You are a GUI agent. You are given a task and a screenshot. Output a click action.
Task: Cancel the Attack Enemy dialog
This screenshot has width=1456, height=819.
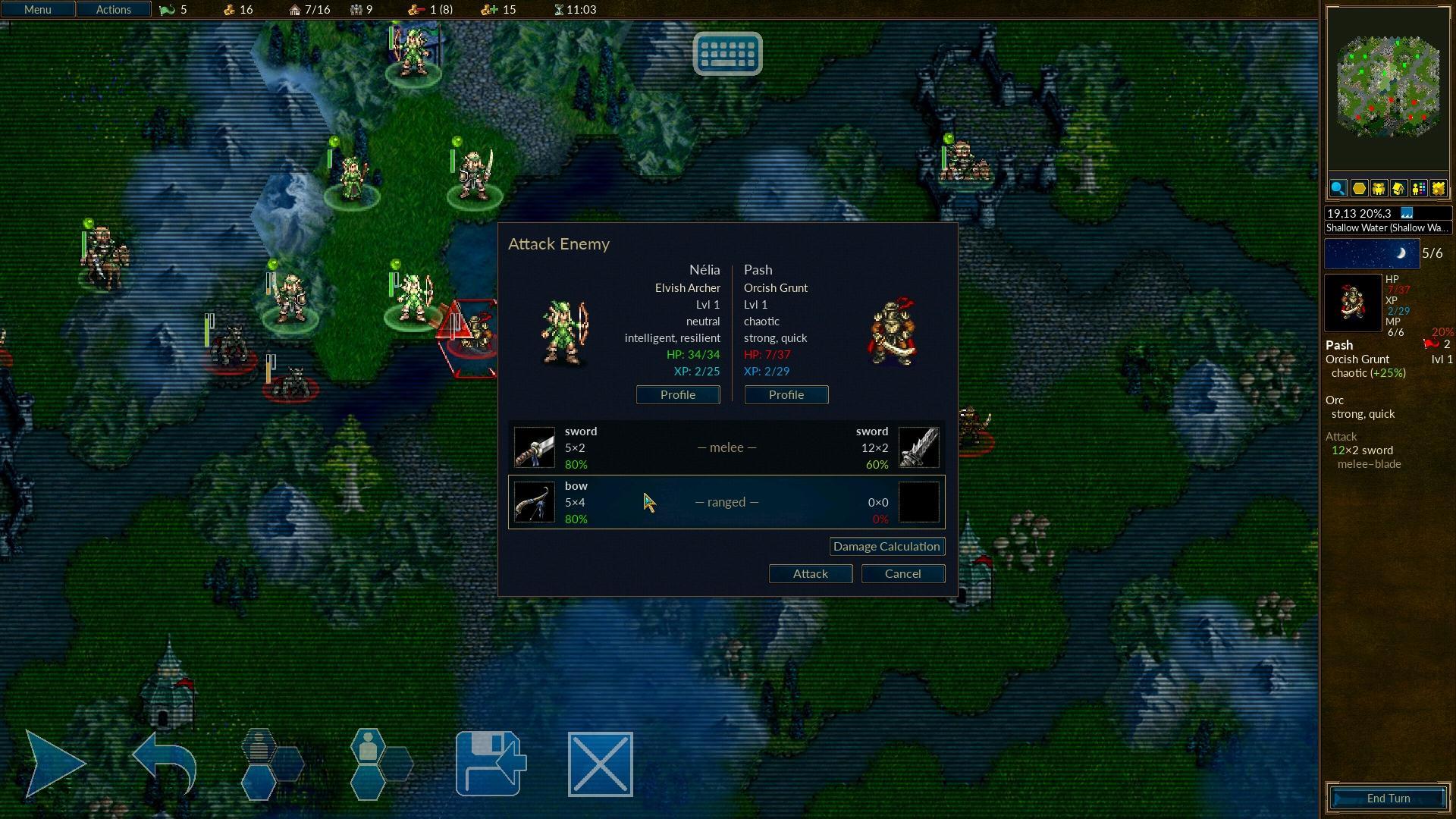tap(902, 574)
